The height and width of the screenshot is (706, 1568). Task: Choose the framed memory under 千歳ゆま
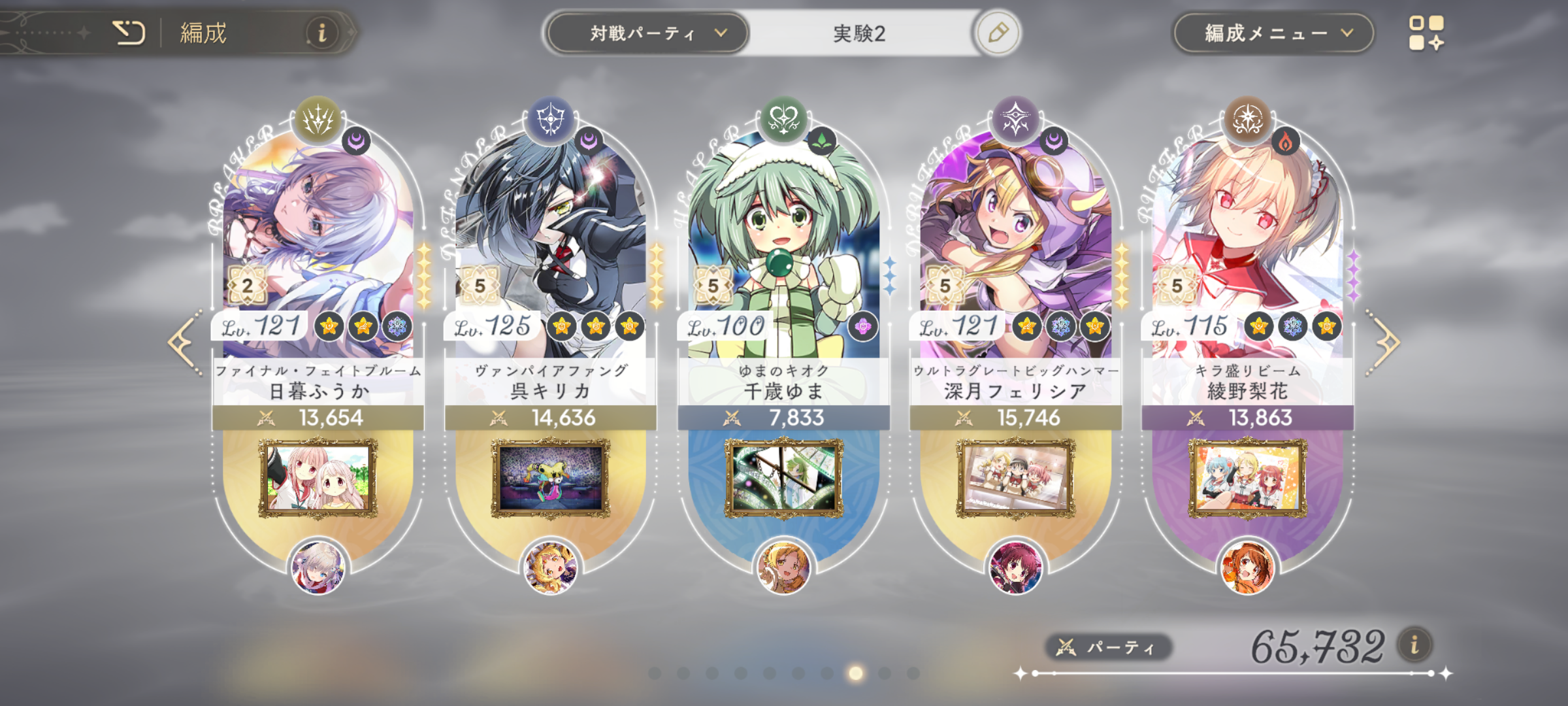tap(783, 479)
